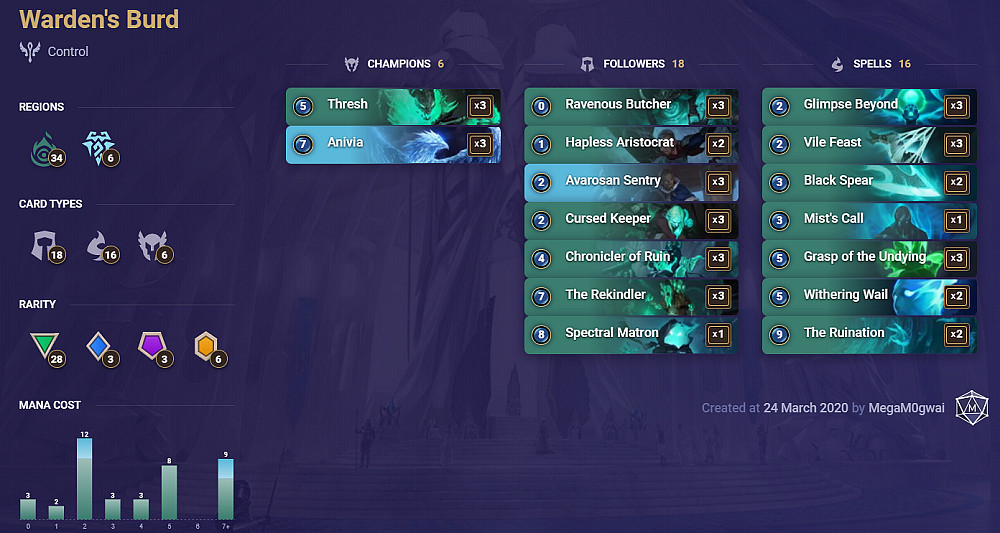Open the Chronicler of Ruin card
Viewport: 1000px width, 533px height.
click(630, 257)
